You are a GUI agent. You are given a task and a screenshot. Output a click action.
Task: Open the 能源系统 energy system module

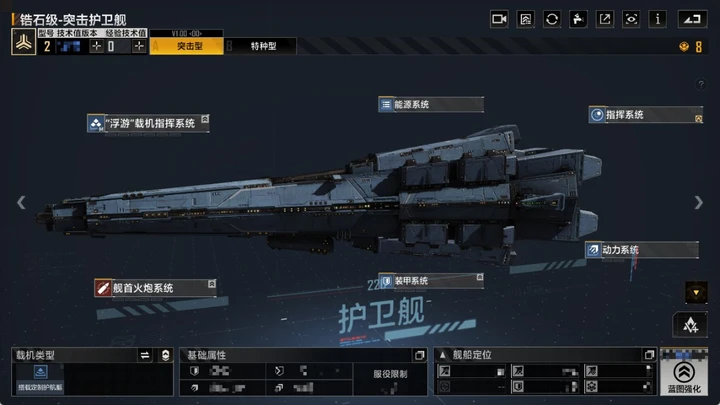pyautogui.click(x=430, y=104)
